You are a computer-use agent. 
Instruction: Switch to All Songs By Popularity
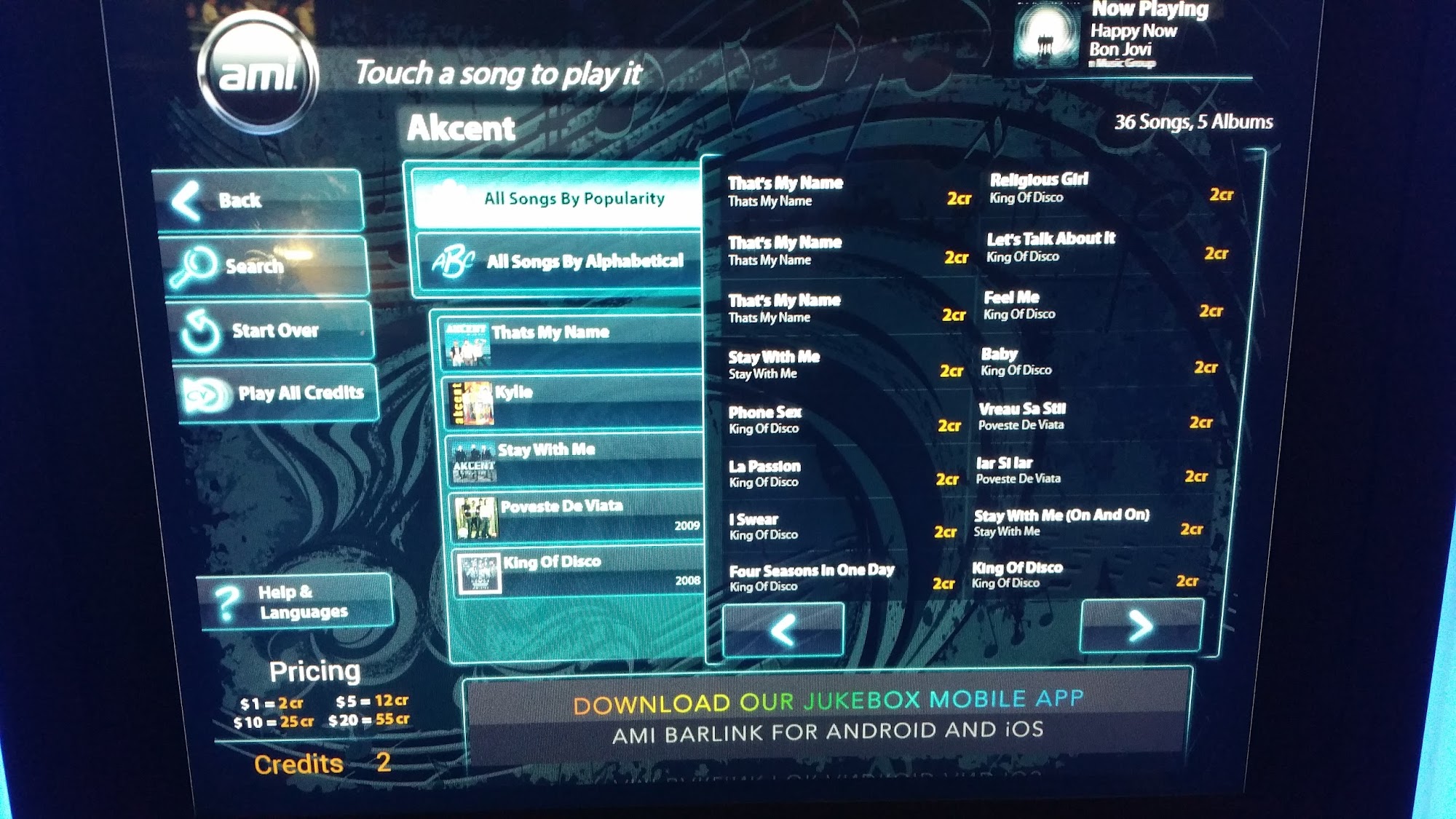pyautogui.click(x=557, y=198)
